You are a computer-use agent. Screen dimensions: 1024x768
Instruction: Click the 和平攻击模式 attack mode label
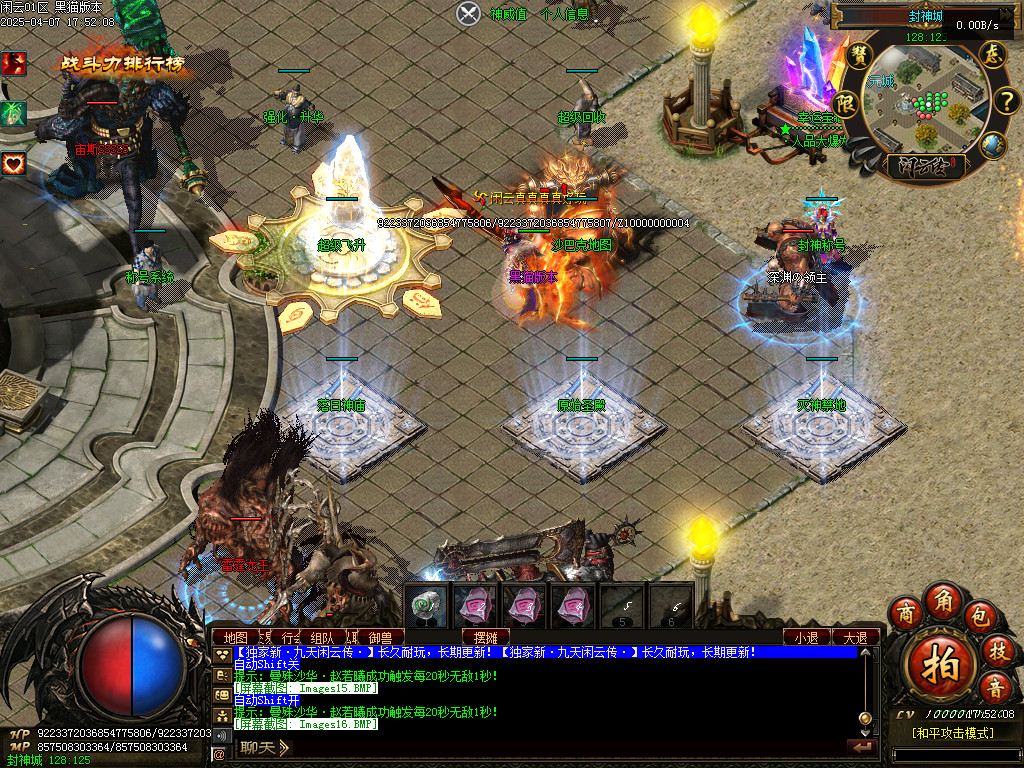[x=953, y=733]
